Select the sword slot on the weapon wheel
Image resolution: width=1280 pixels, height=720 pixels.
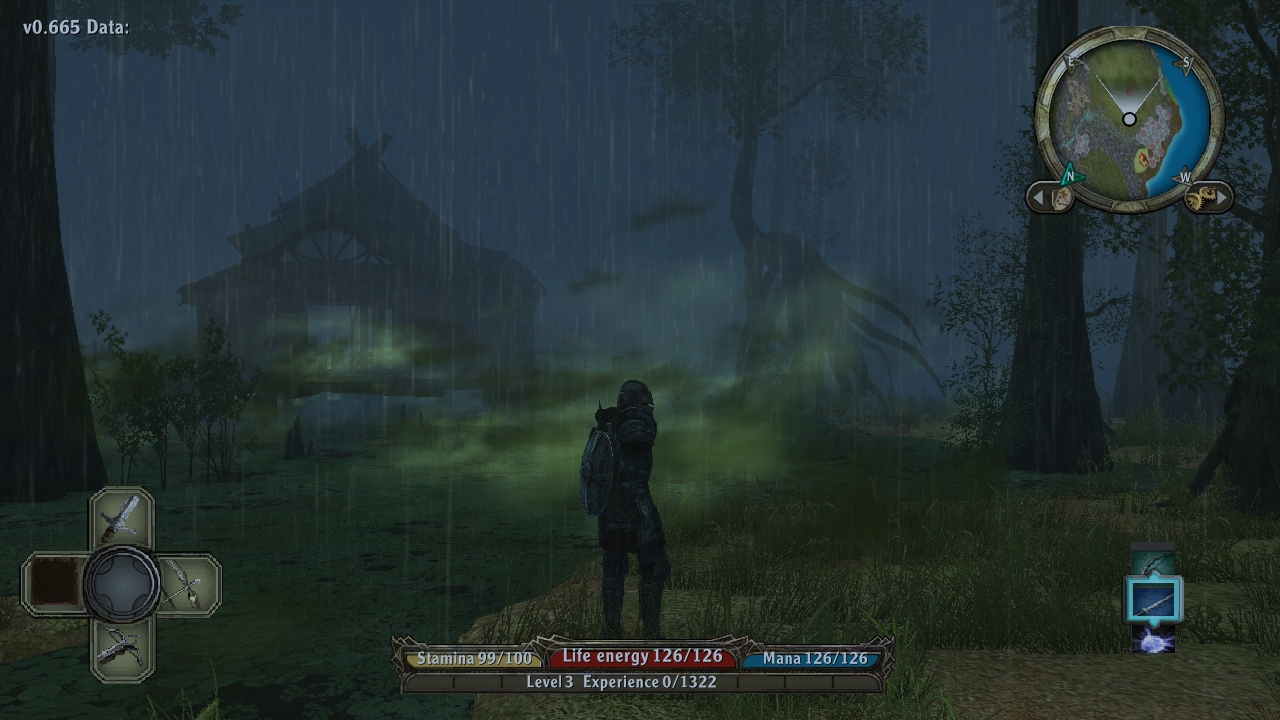pos(121,519)
